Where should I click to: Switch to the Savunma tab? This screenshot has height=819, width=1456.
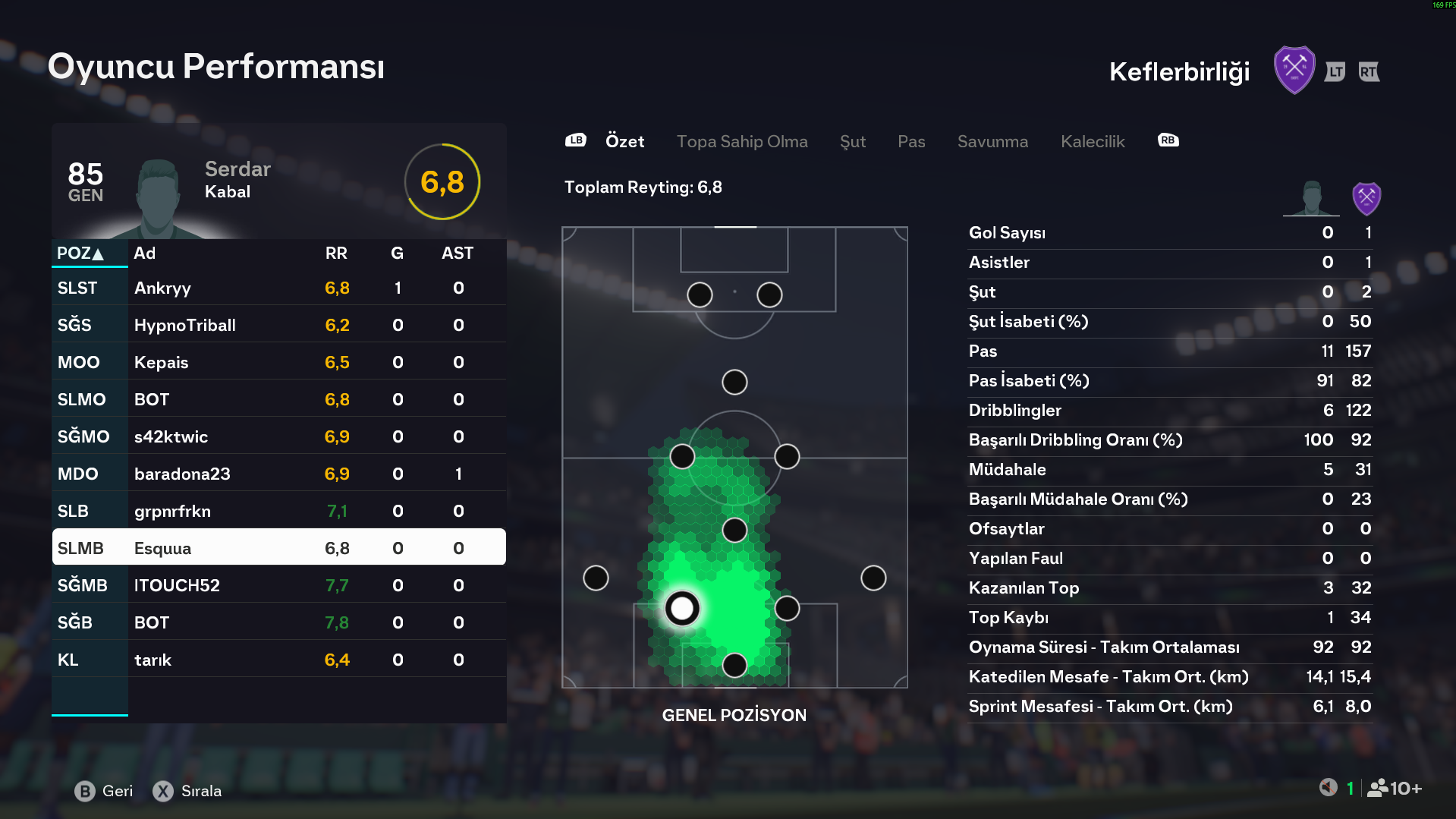[x=992, y=141]
